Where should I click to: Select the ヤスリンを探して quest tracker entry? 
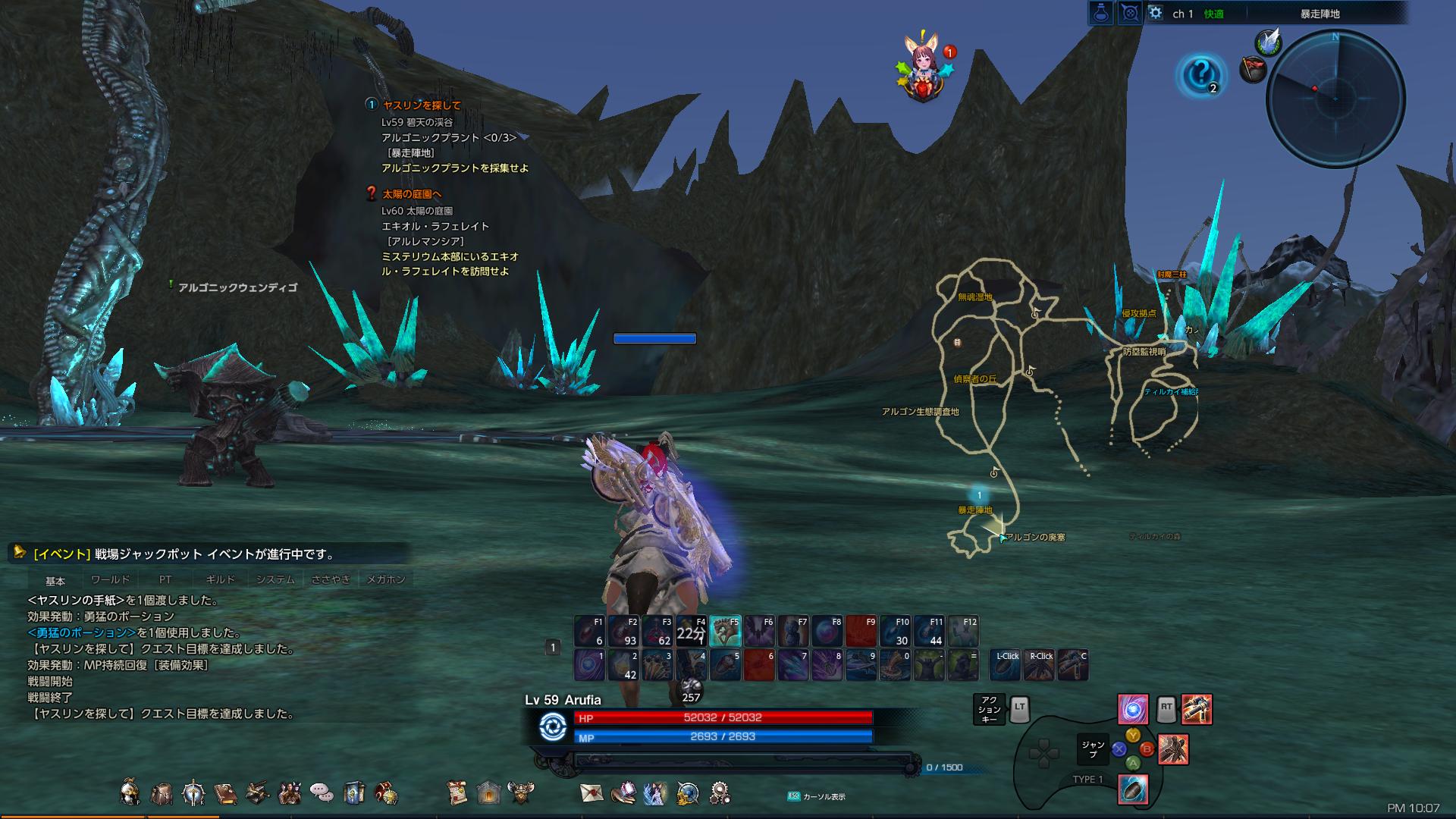click(x=422, y=105)
